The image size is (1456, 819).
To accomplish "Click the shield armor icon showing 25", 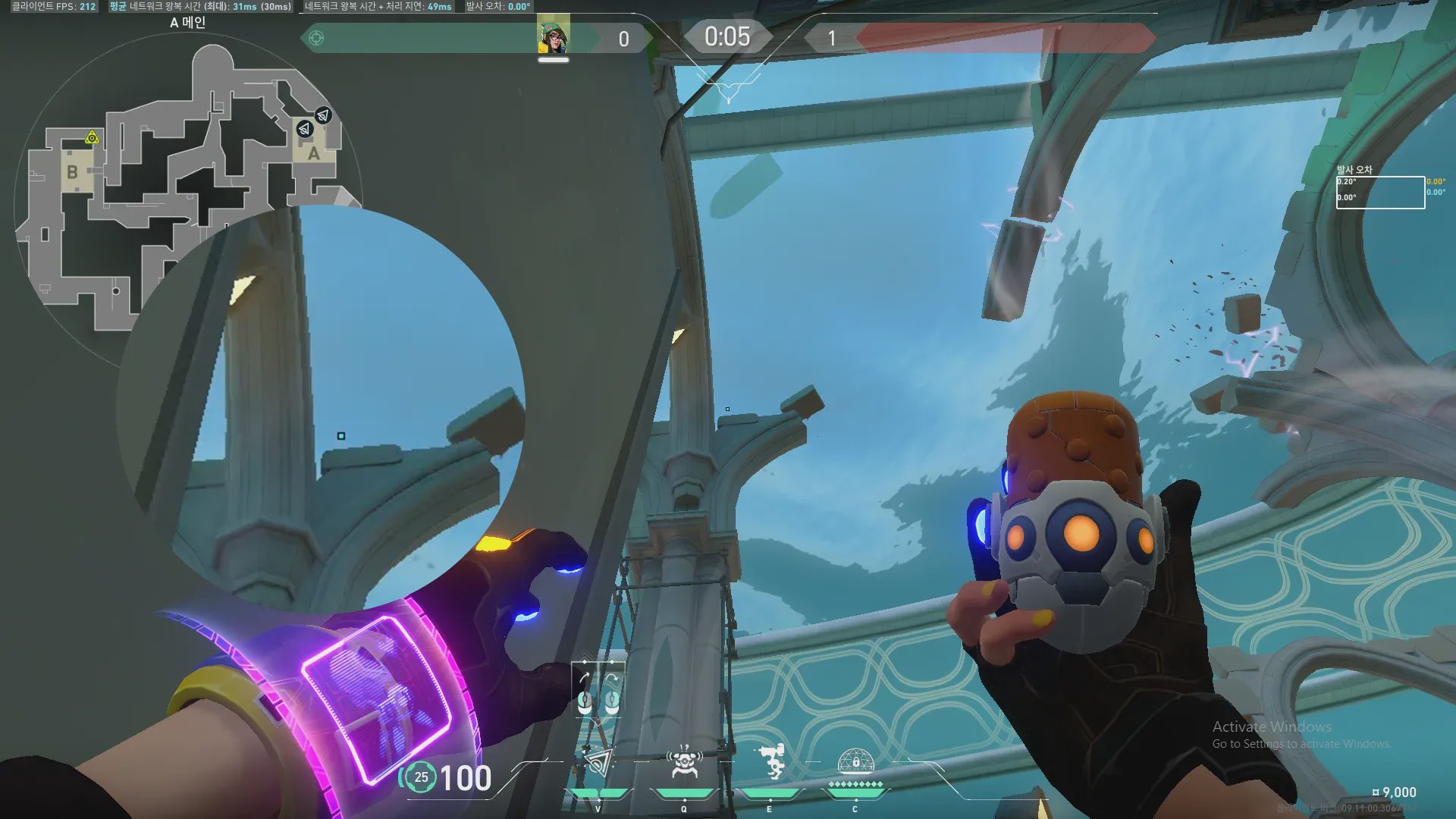I will pyautogui.click(x=421, y=777).
